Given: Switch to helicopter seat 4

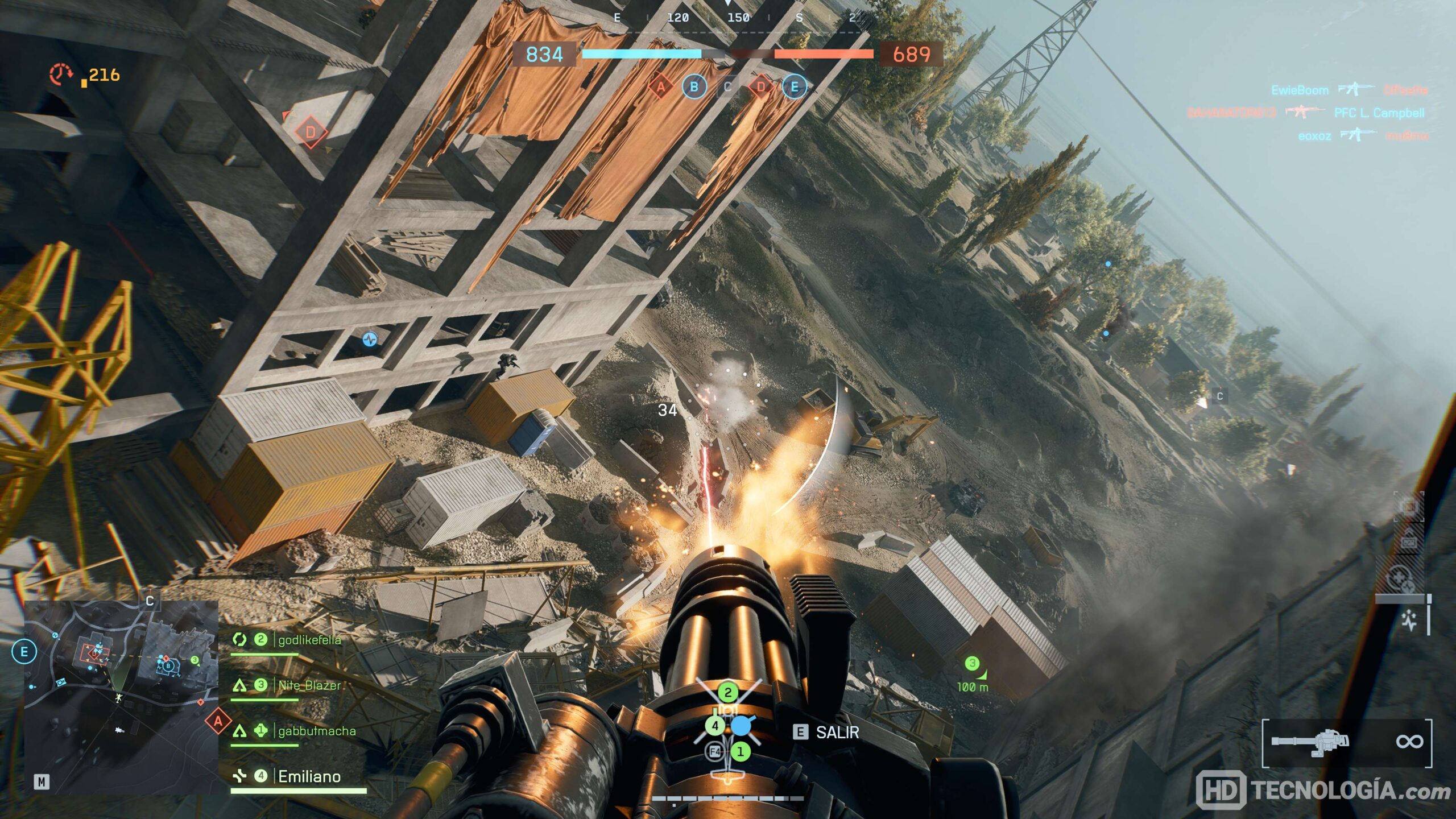Looking at the screenshot, I should pos(715,726).
